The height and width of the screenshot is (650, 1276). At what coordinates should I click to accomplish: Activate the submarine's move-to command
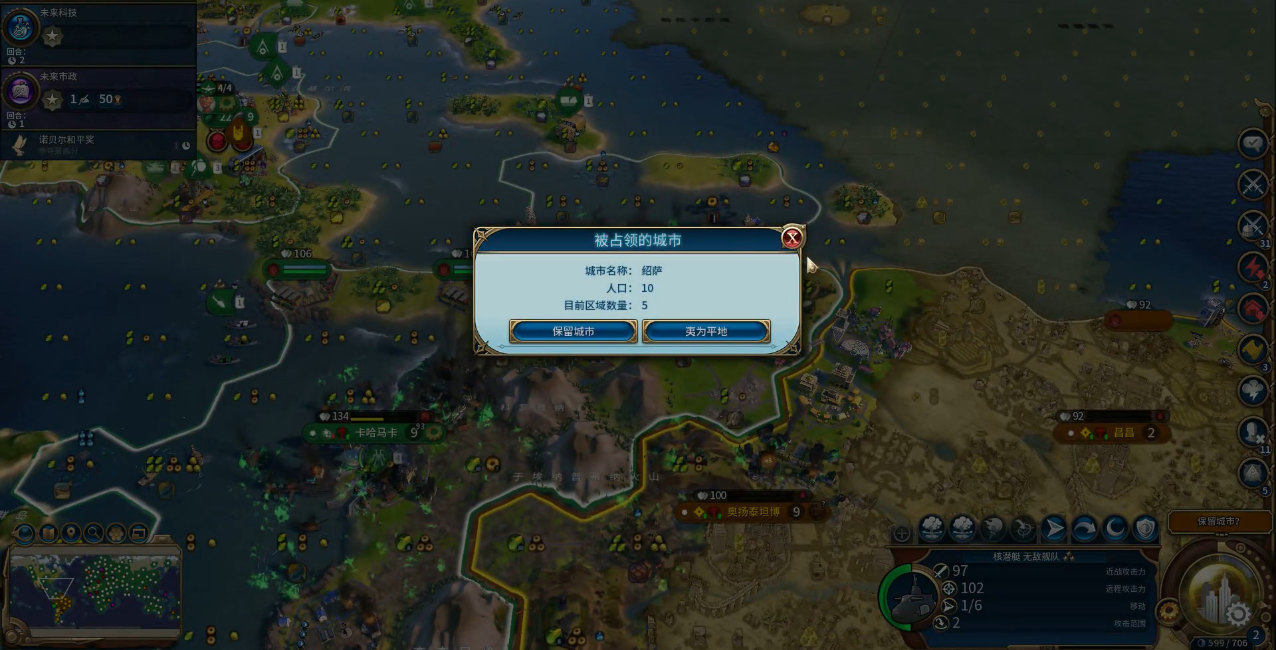(x=1054, y=527)
